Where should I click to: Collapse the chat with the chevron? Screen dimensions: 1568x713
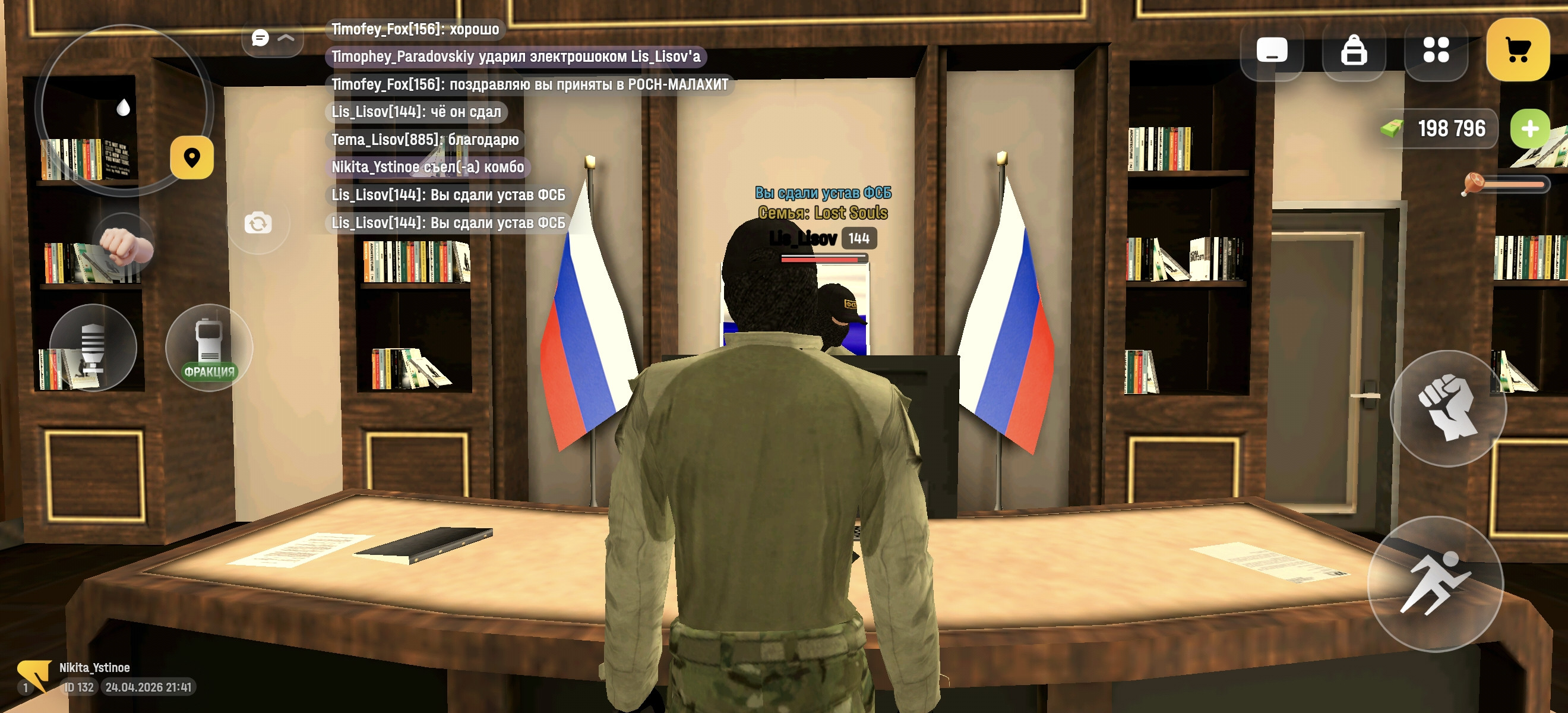(x=286, y=39)
